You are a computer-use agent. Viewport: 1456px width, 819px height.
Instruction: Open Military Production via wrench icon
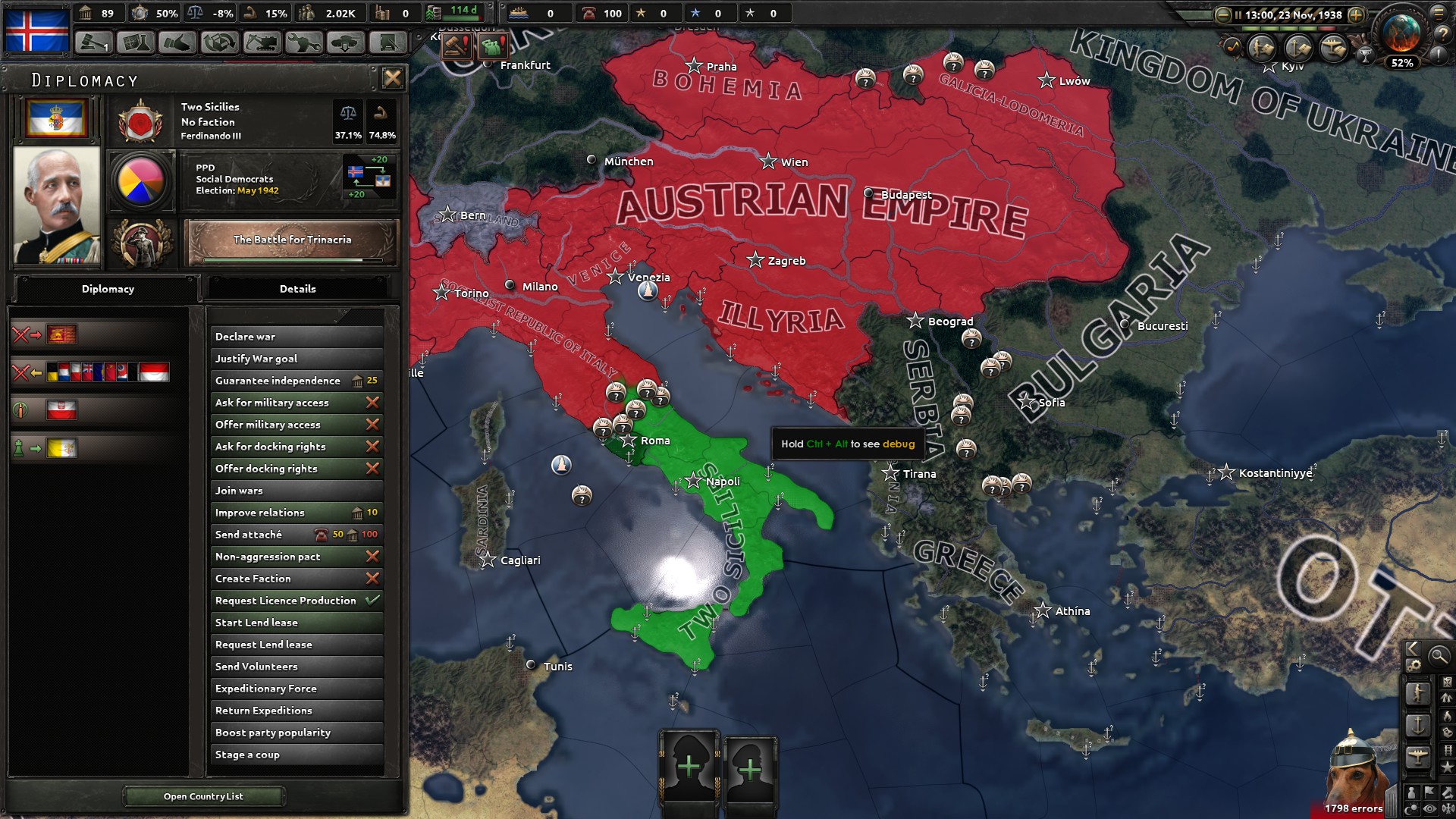(305, 43)
